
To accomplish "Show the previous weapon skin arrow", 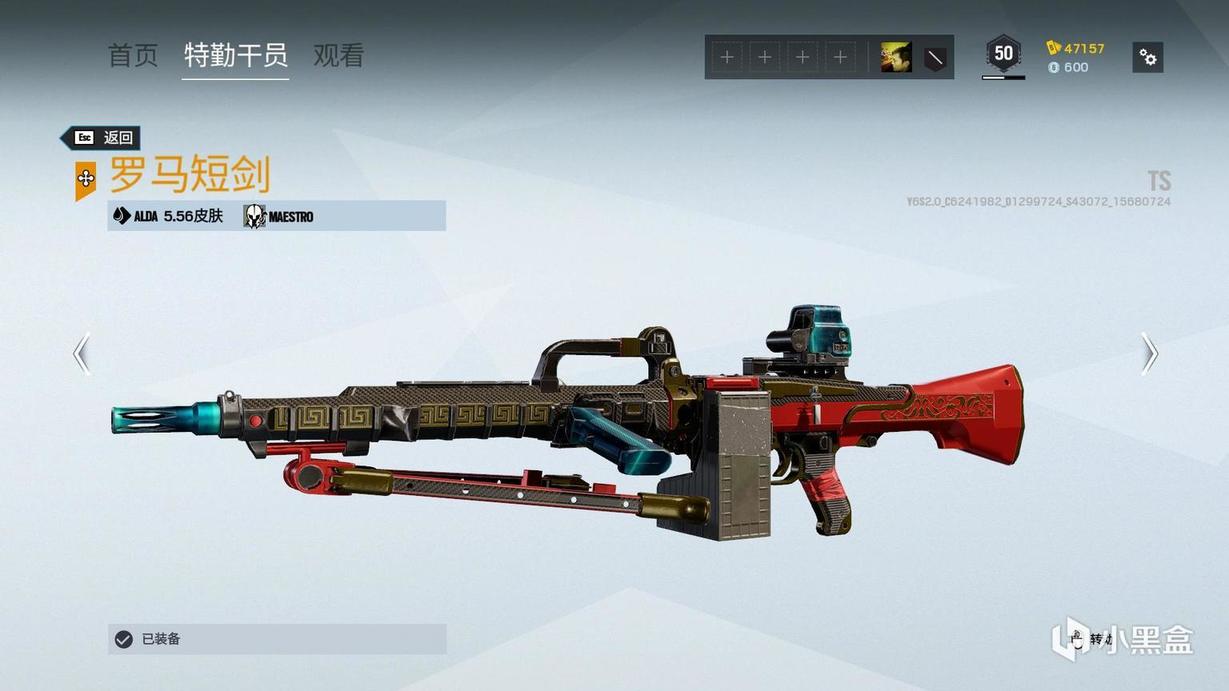I will point(82,353).
